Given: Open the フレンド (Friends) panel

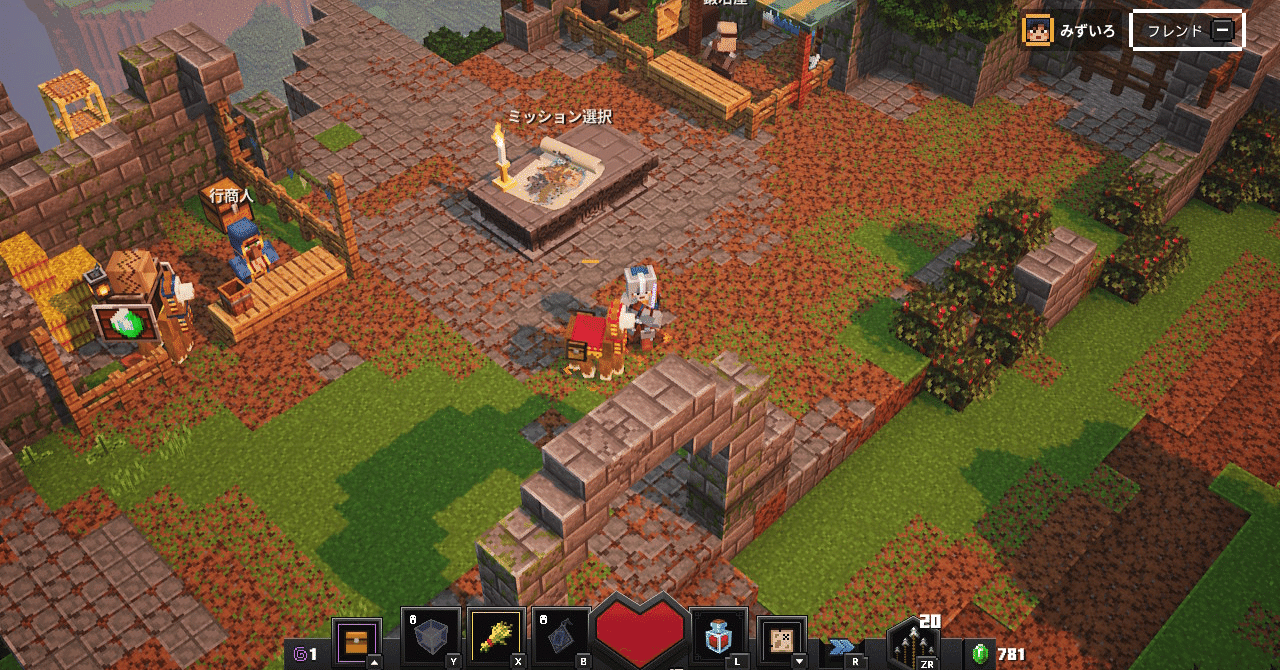Looking at the screenshot, I should pos(1187,30).
